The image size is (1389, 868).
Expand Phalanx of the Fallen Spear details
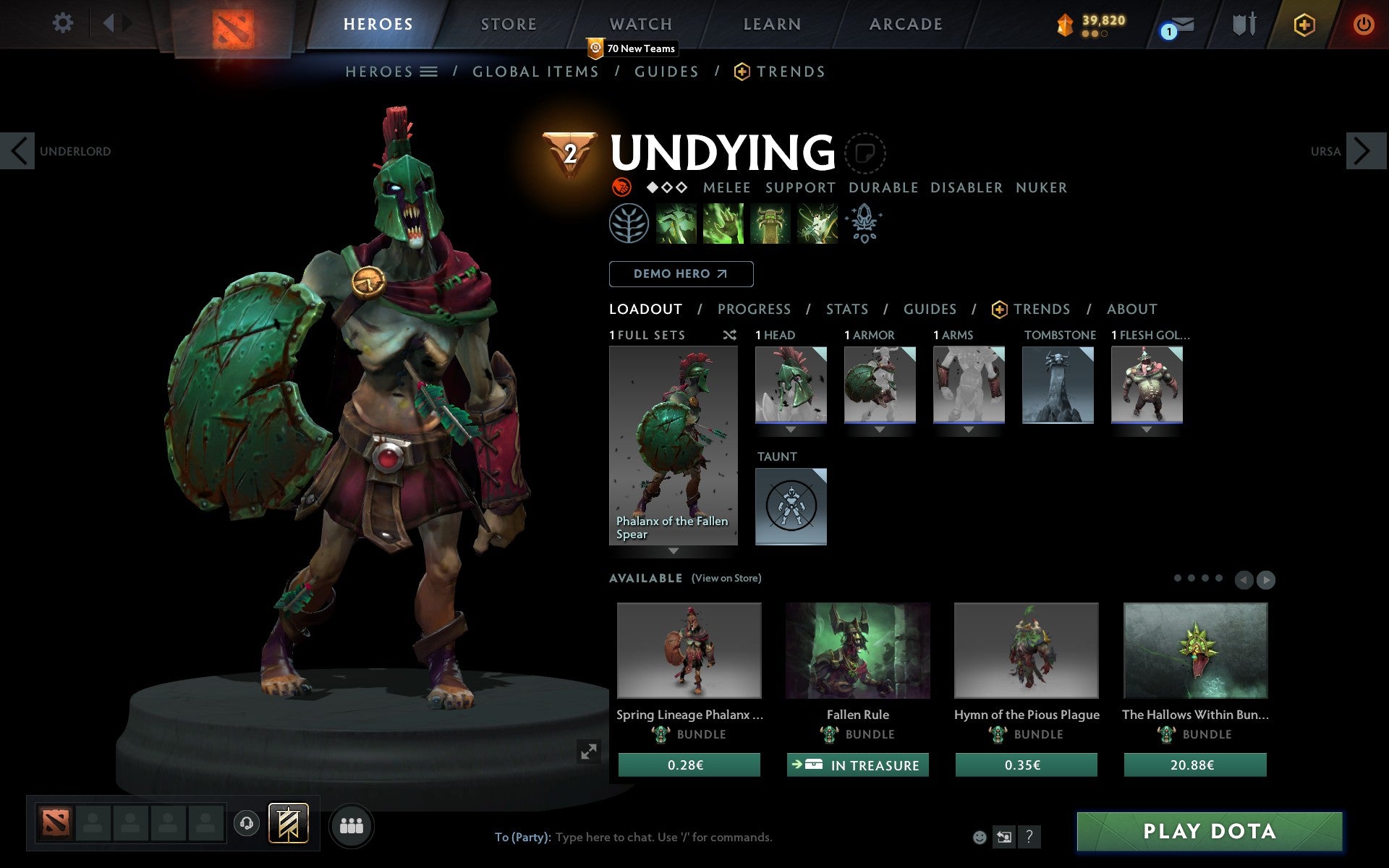point(673,552)
